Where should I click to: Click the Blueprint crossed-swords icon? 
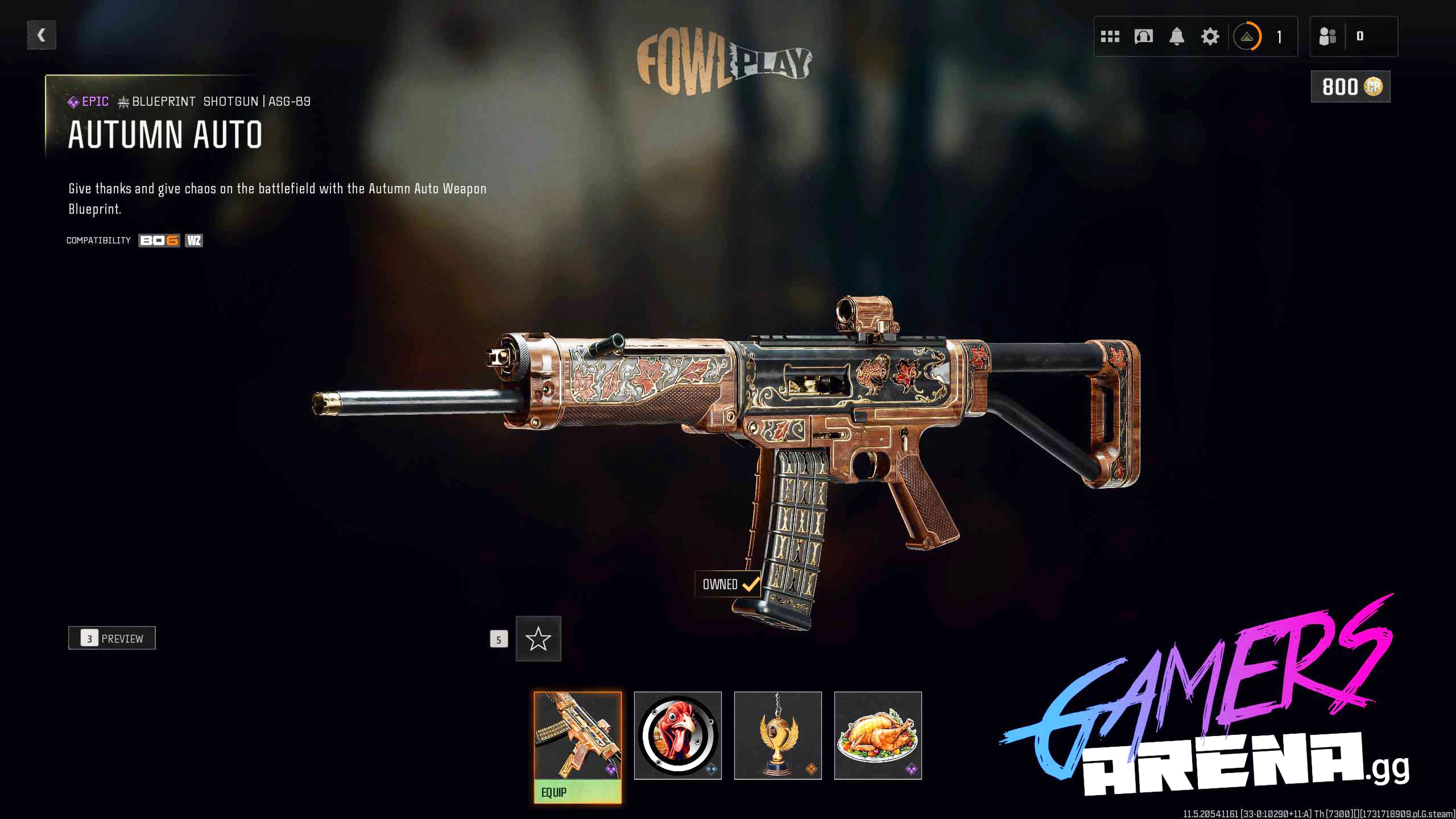(122, 102)
